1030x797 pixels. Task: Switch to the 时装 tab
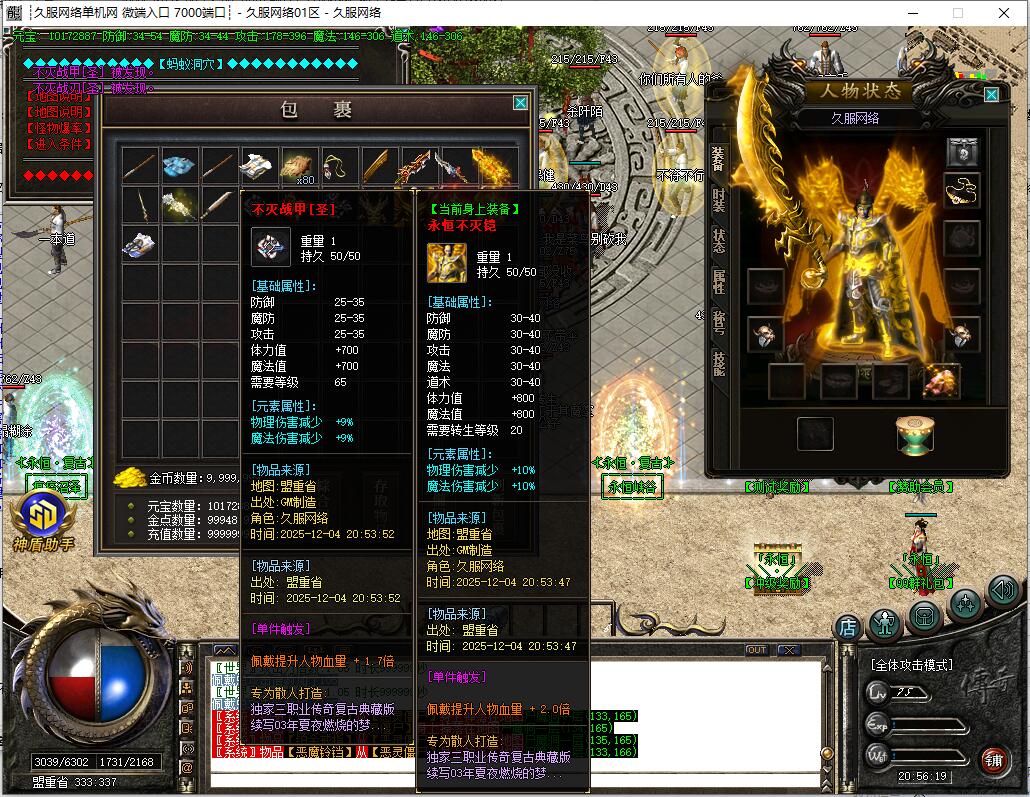point(718,199)
